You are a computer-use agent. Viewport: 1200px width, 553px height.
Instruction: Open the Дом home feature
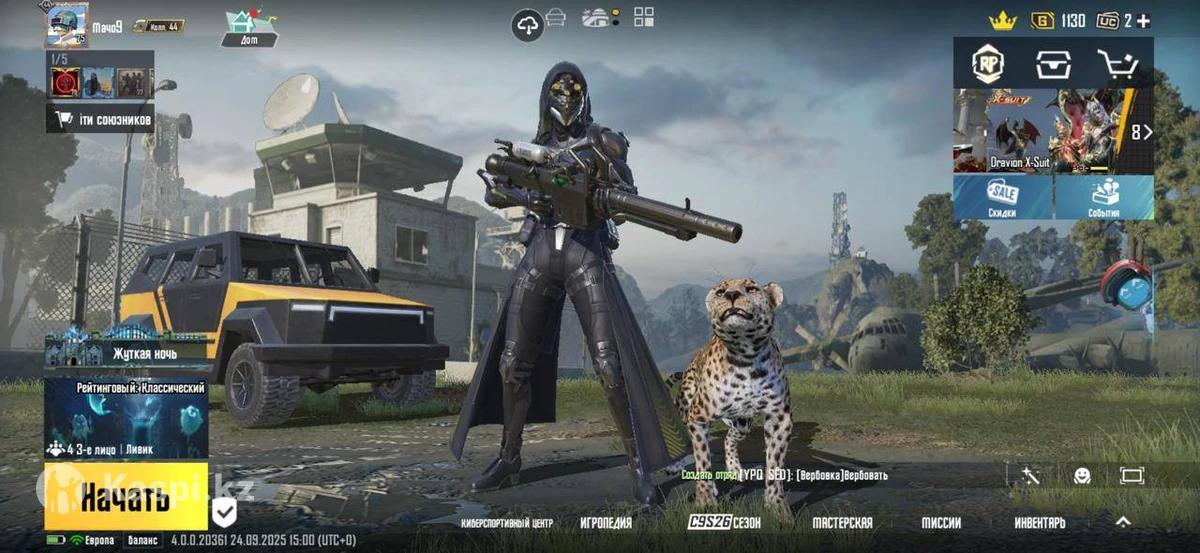250,28
